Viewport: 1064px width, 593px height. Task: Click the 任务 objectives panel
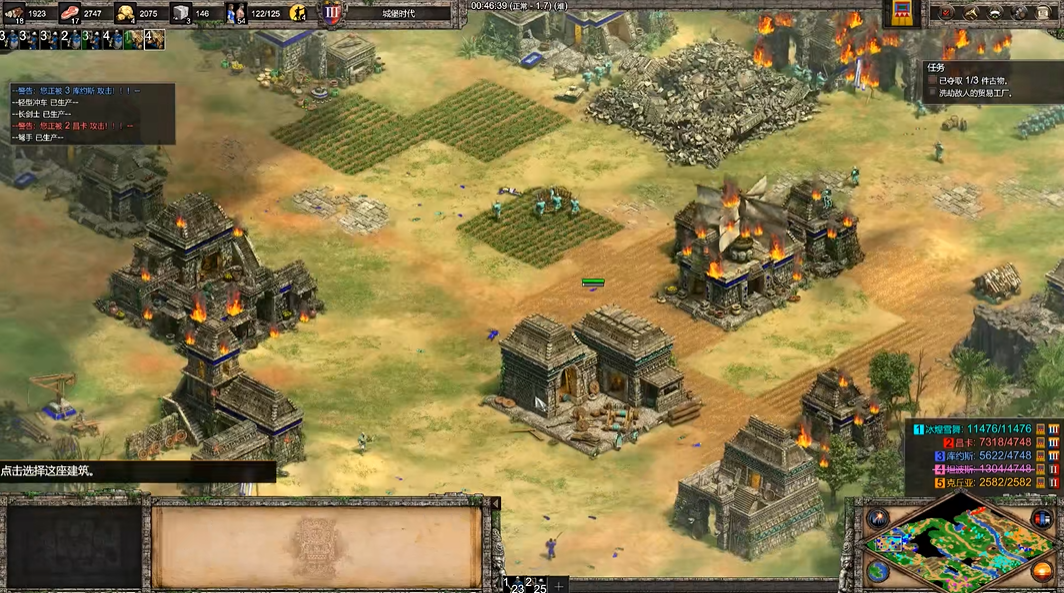click(x=990, y=80)
